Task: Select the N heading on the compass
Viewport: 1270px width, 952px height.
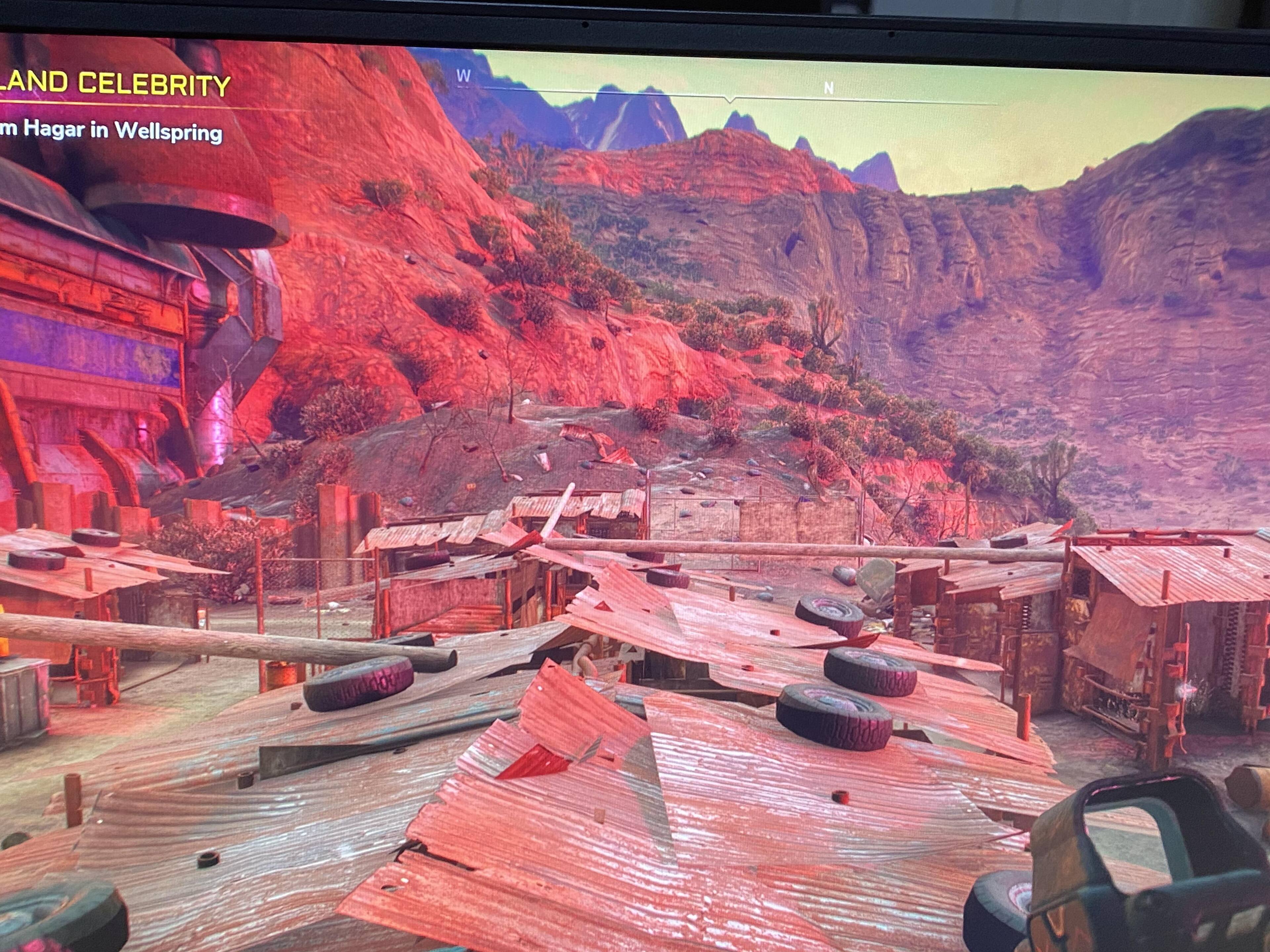Action: pos(828,88)
